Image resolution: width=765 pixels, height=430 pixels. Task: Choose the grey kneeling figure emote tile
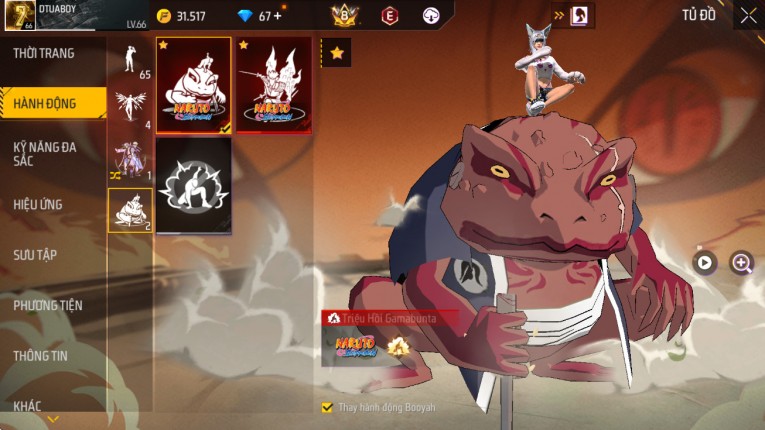point(194,183)
